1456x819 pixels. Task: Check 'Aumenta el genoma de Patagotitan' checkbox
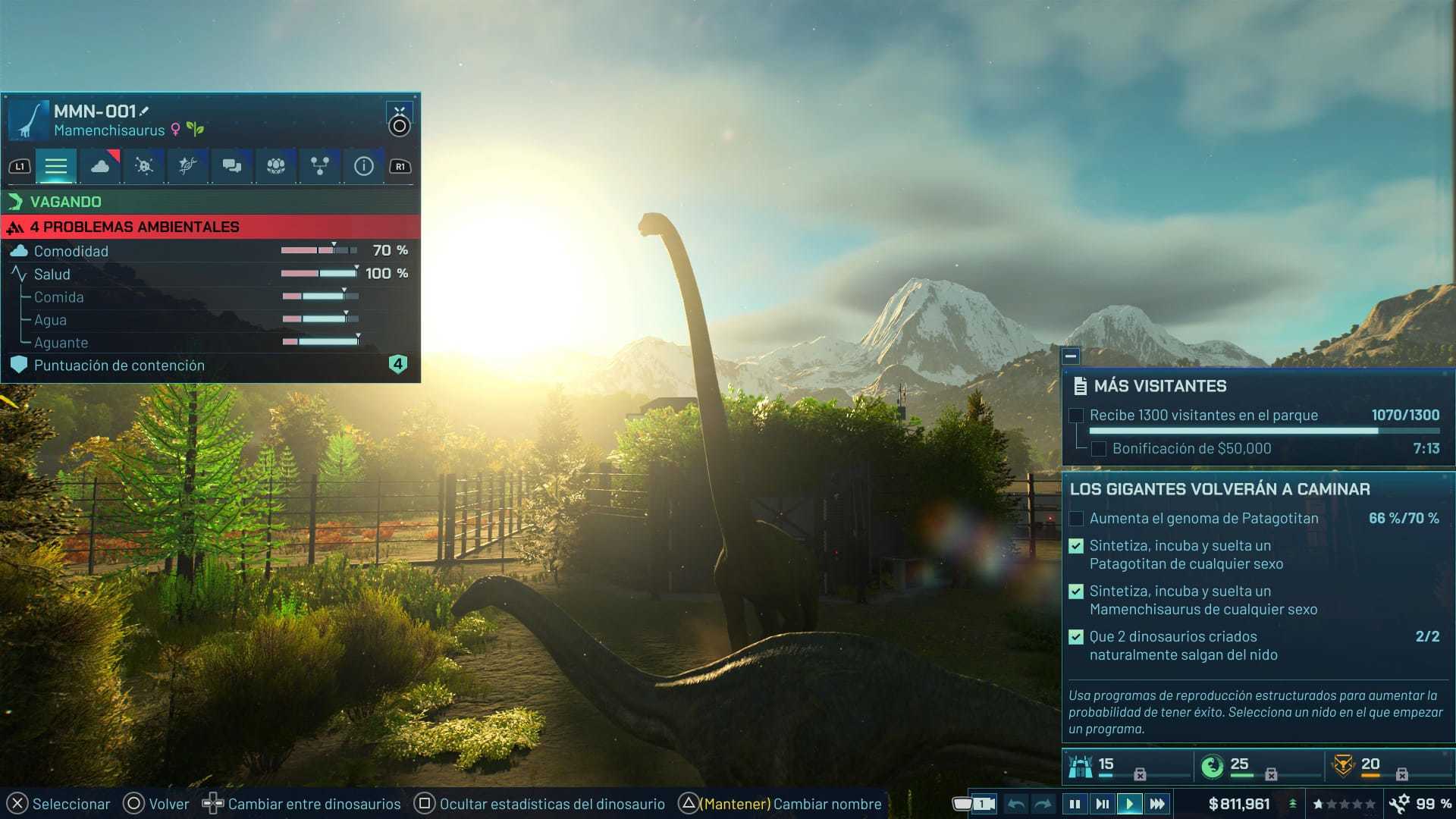[1075, 519]
